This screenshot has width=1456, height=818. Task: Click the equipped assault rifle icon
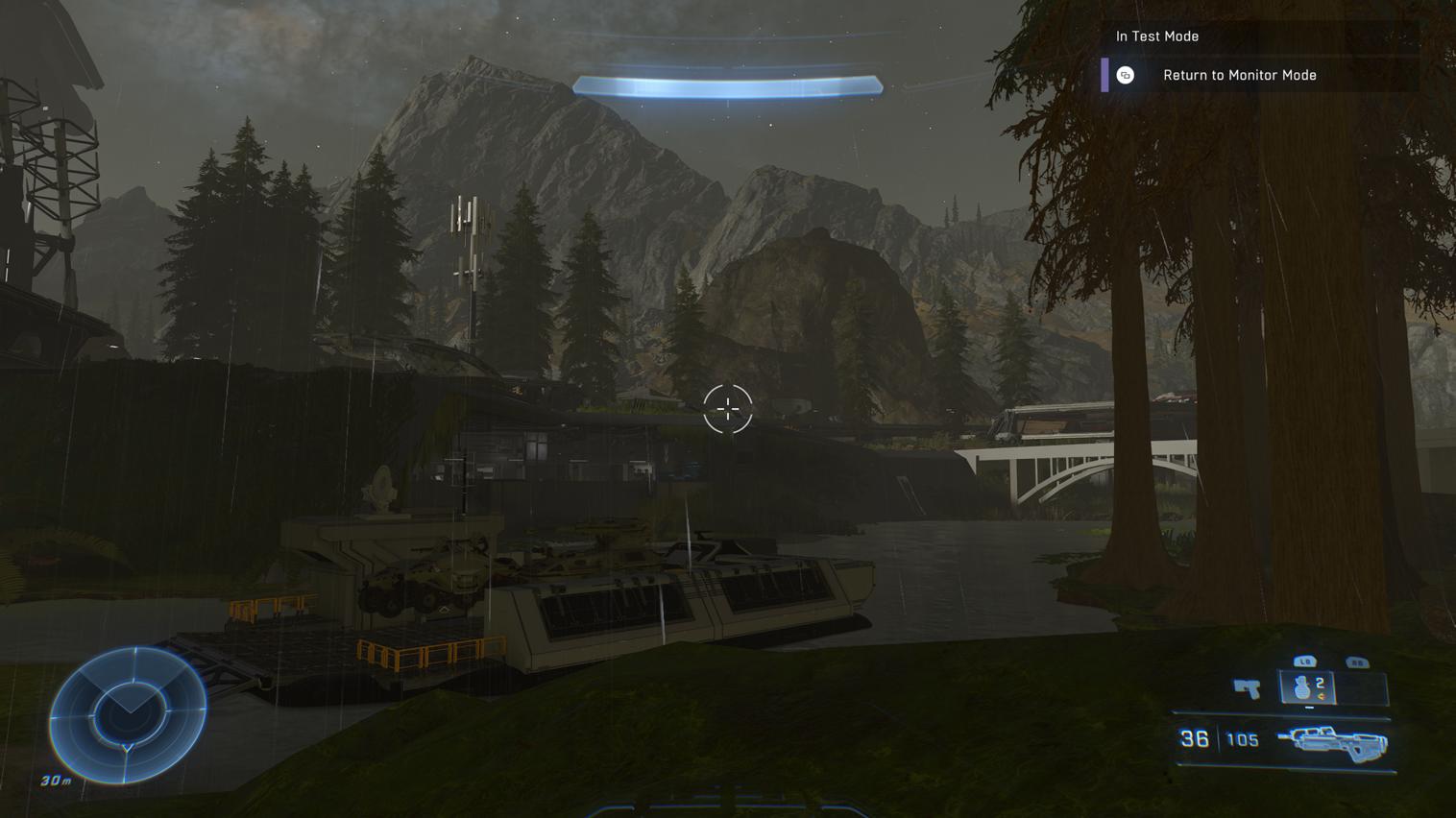(1332, 741)
